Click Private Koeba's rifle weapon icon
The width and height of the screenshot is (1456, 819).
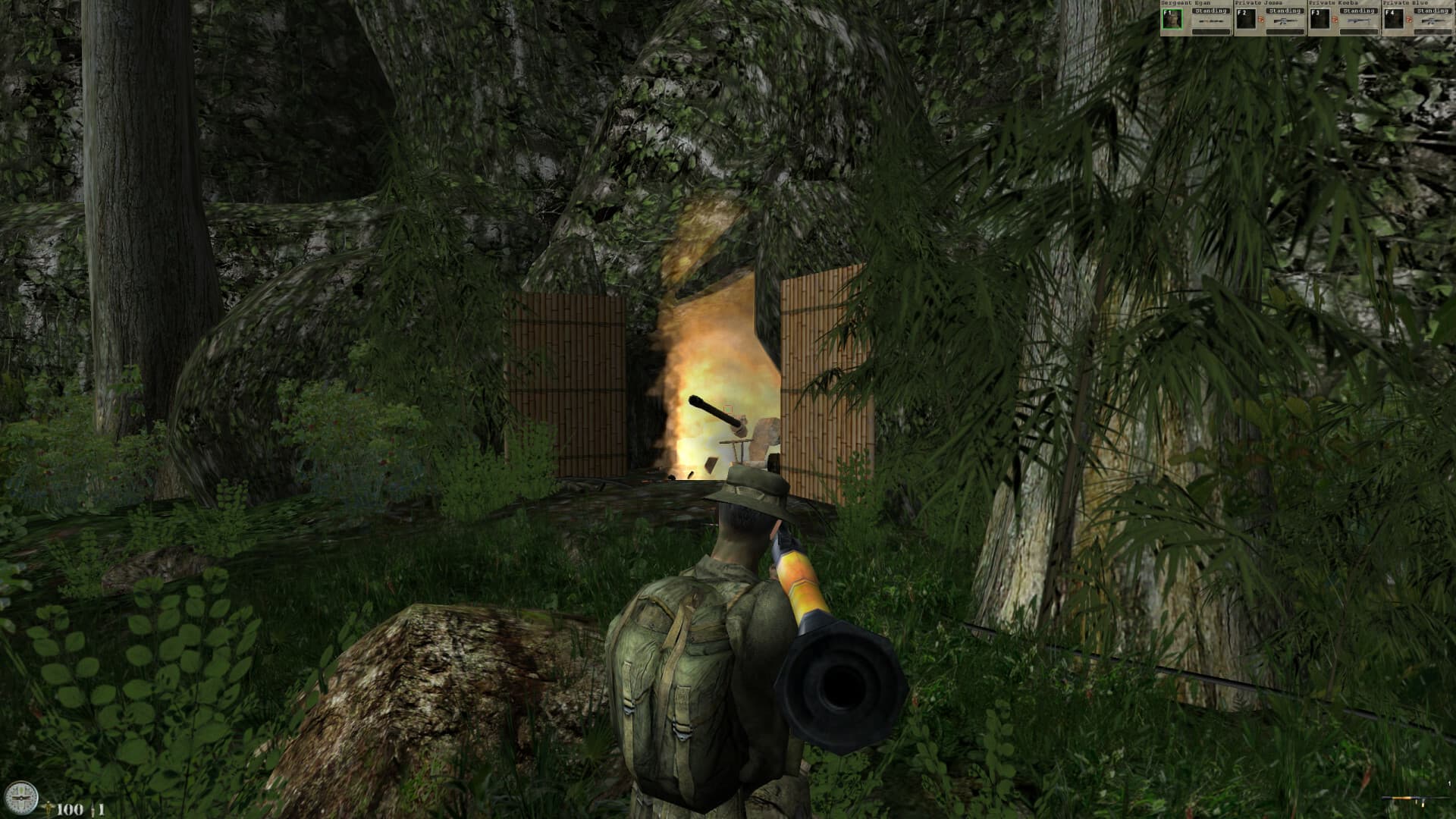point(1358,20)
